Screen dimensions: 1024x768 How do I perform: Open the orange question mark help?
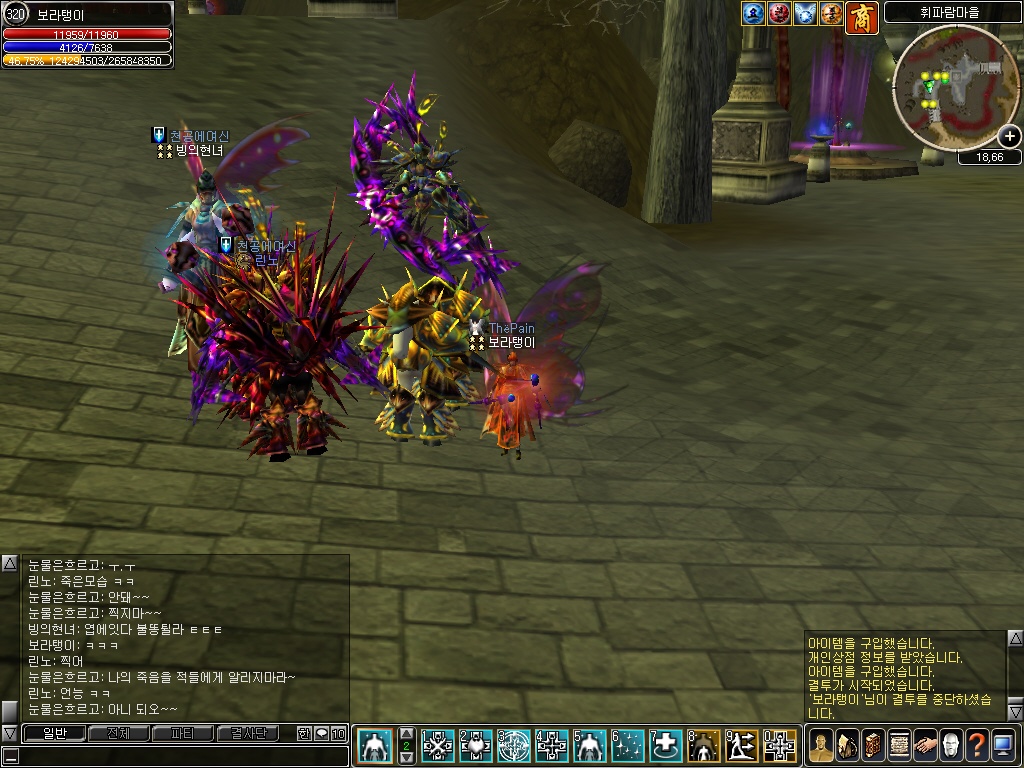coord(977,745)
